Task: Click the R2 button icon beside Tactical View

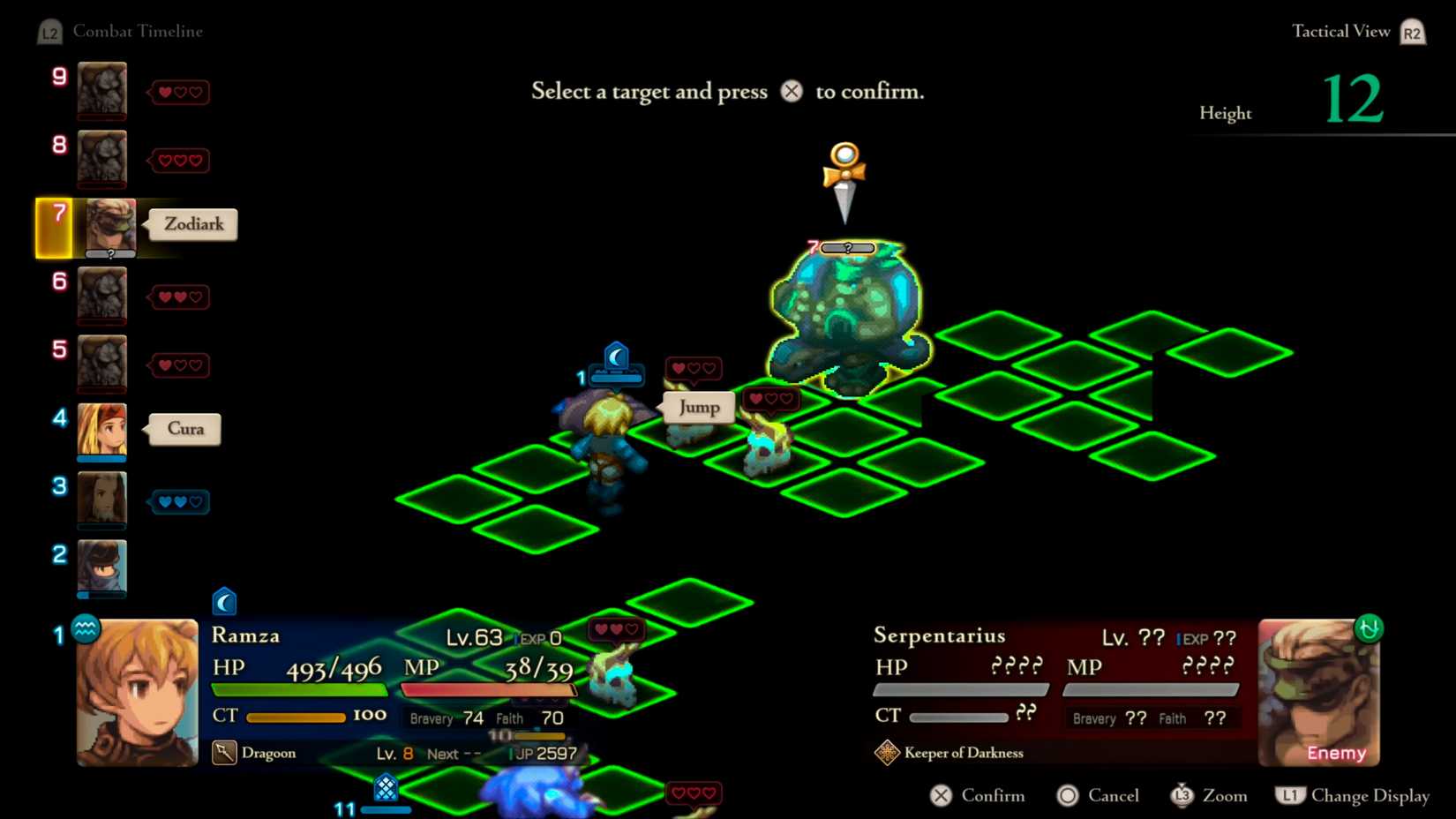Action: 1412,31
